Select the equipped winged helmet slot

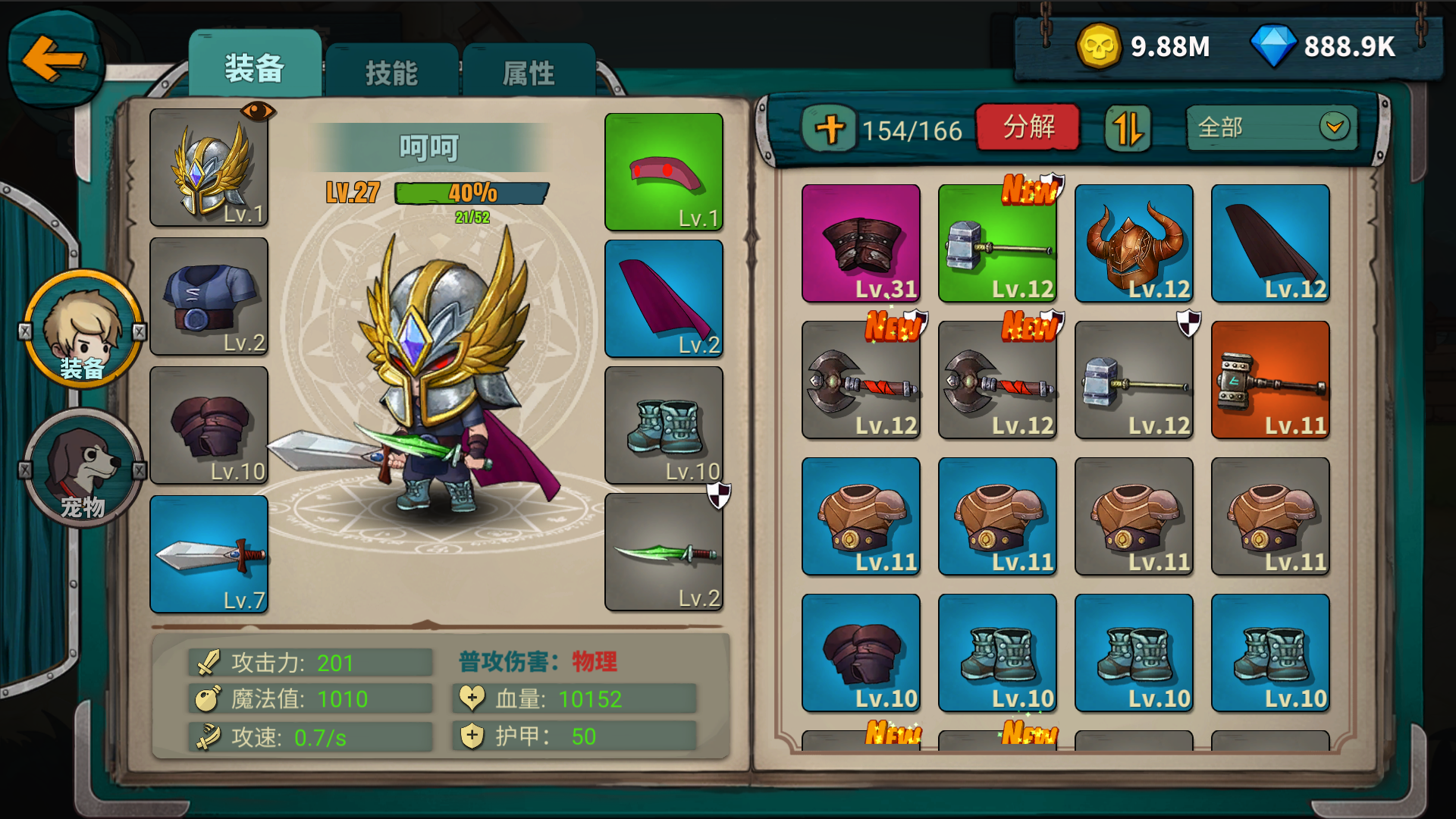(209, 168)
